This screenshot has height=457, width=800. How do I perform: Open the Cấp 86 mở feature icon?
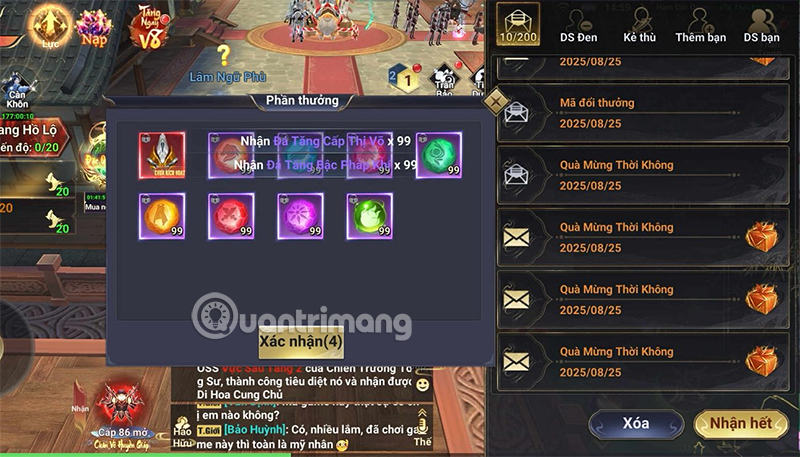click(123, 408)
